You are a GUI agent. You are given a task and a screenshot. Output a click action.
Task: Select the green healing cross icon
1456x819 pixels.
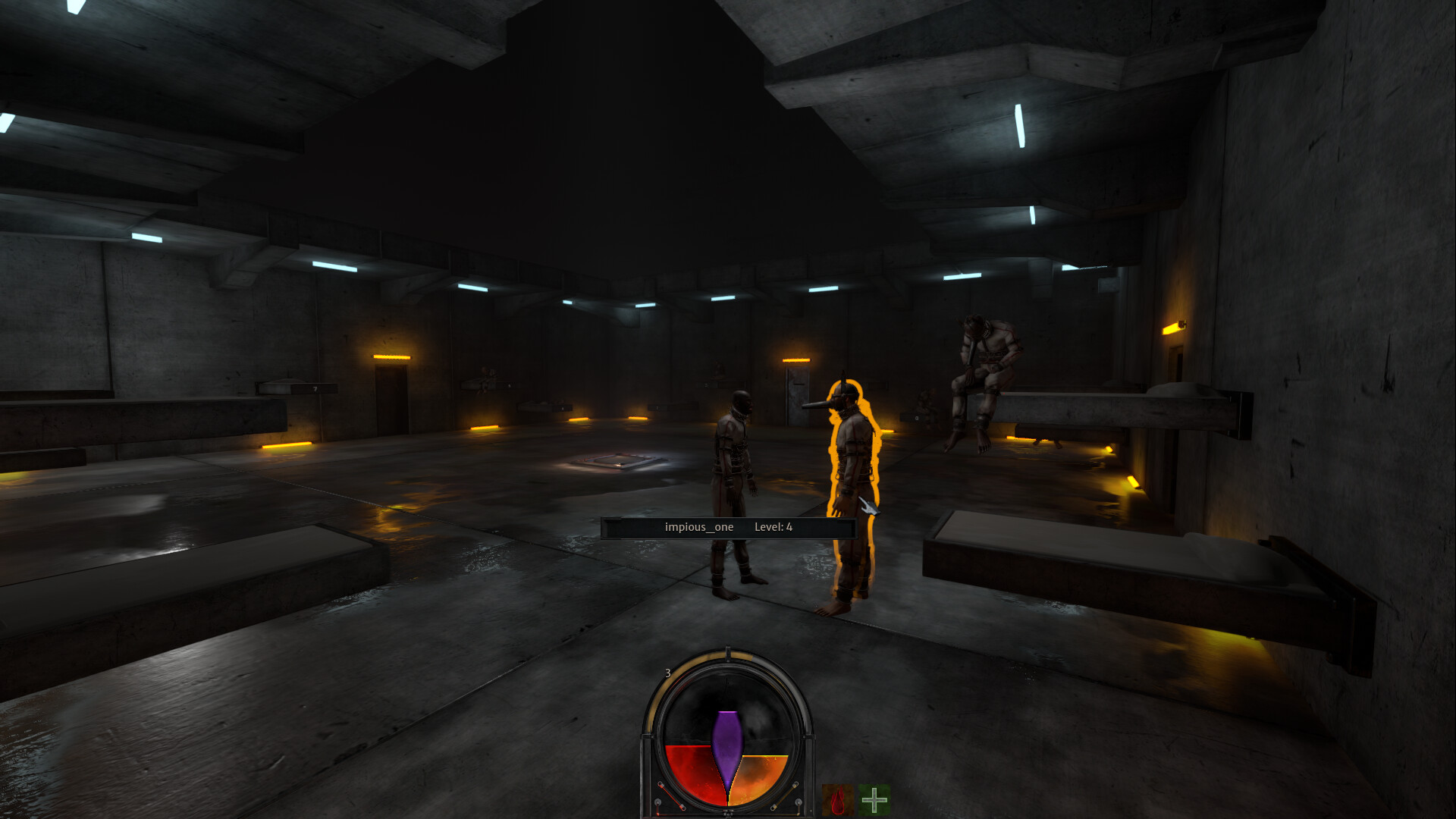[874, 799]
